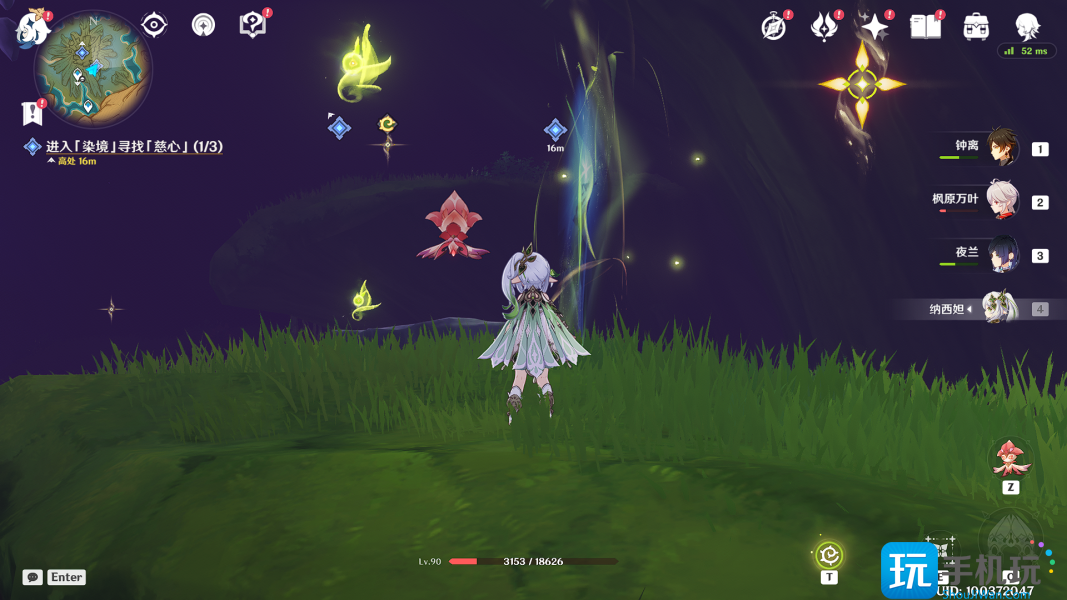The width and height of the screenshot is (1067, 600).
Task: Open the Paimon main menu
Action: click(33, 27)
